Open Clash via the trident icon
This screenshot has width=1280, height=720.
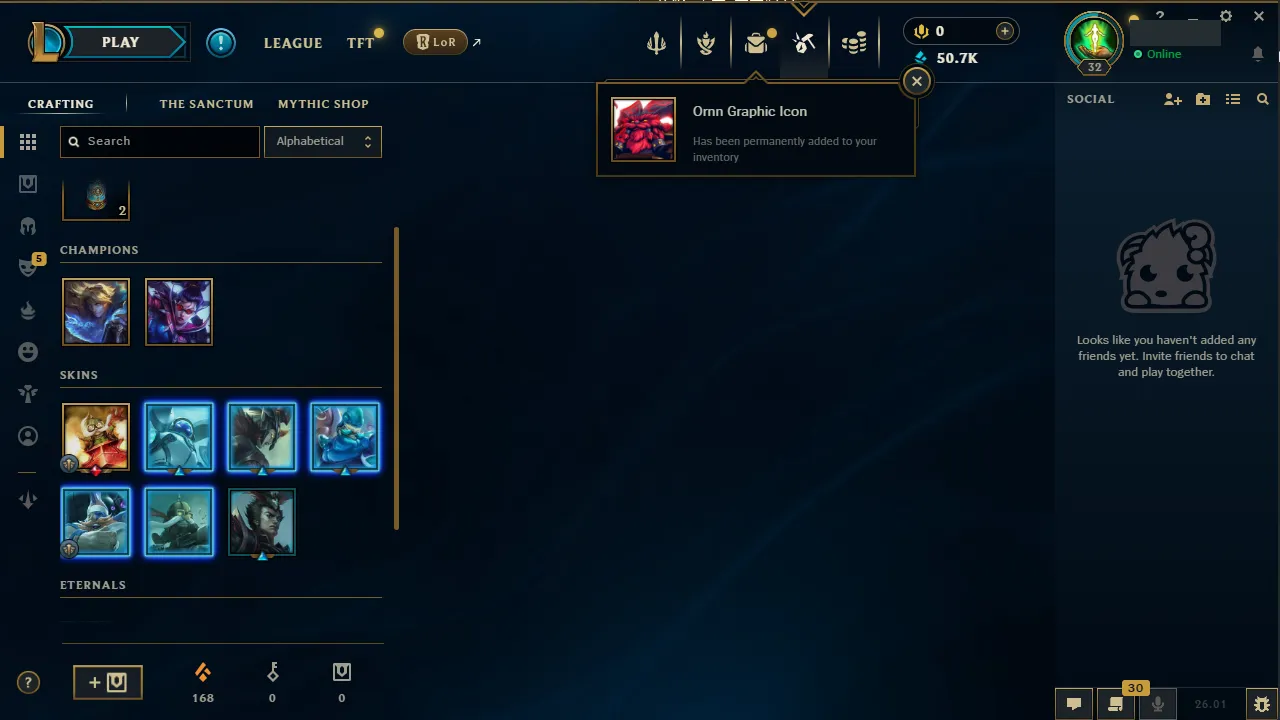[x=656, y=42]
